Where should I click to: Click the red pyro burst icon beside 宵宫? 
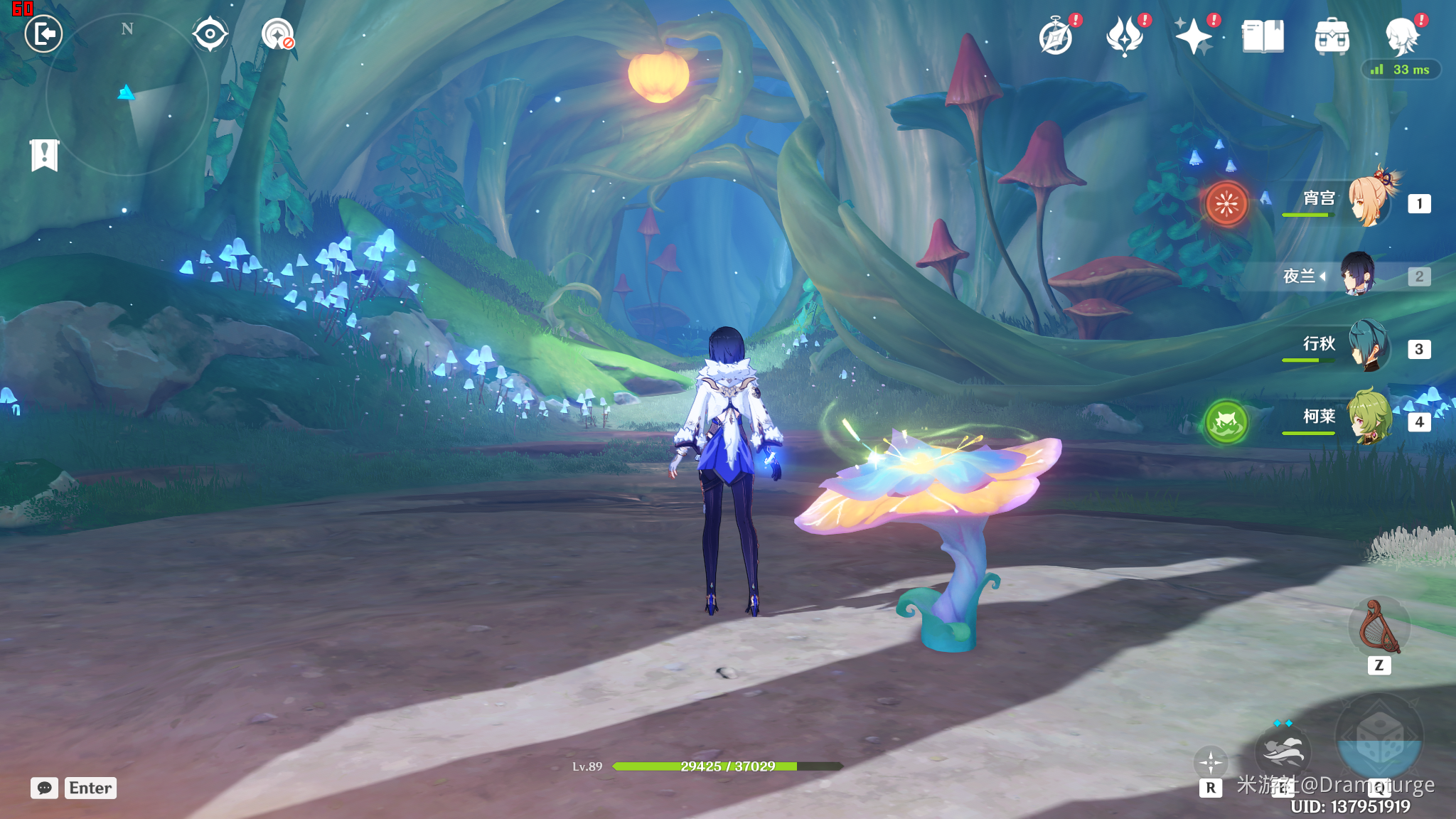1226,204
